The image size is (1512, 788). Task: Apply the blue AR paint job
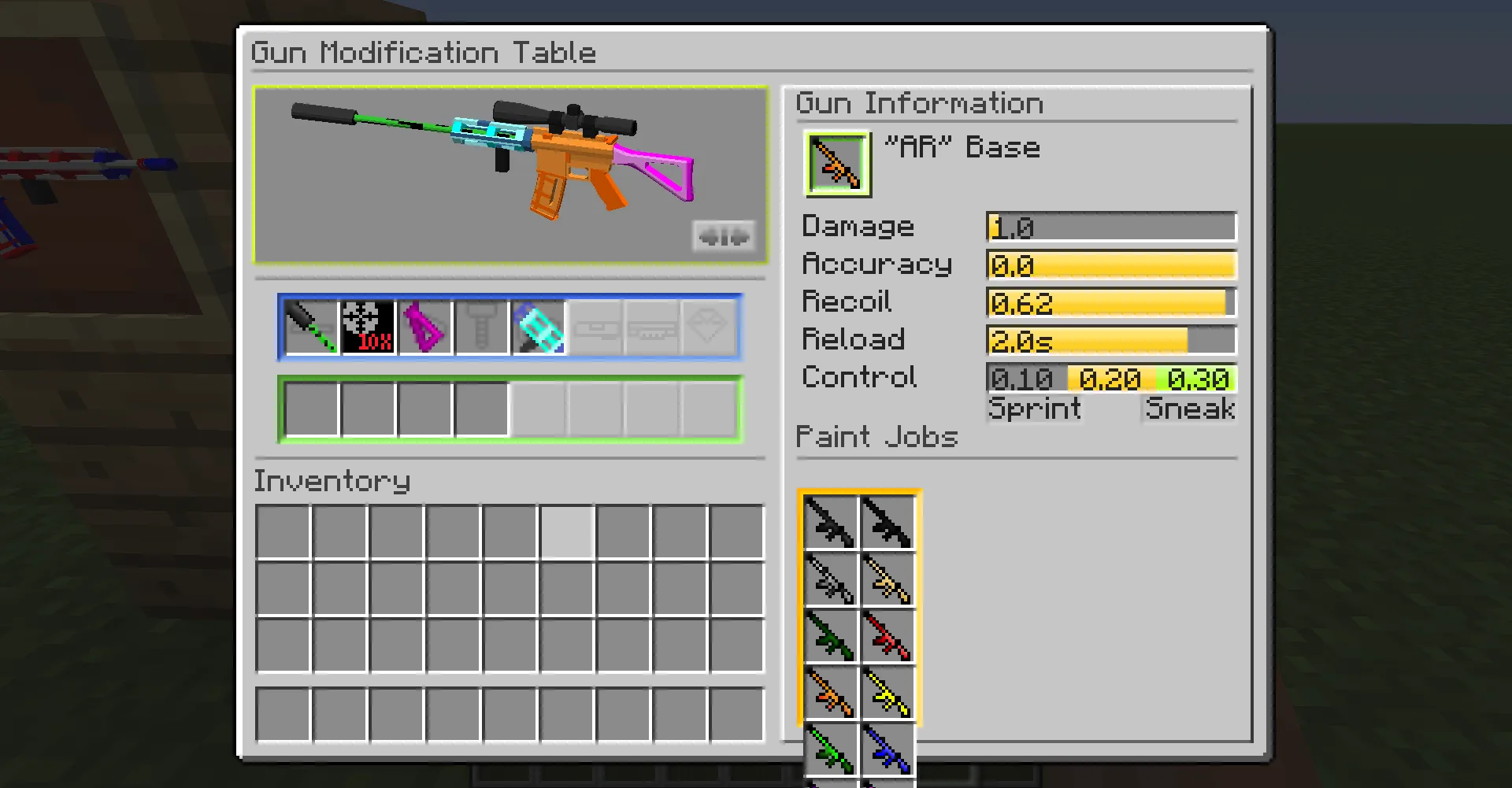click(888, 750)
